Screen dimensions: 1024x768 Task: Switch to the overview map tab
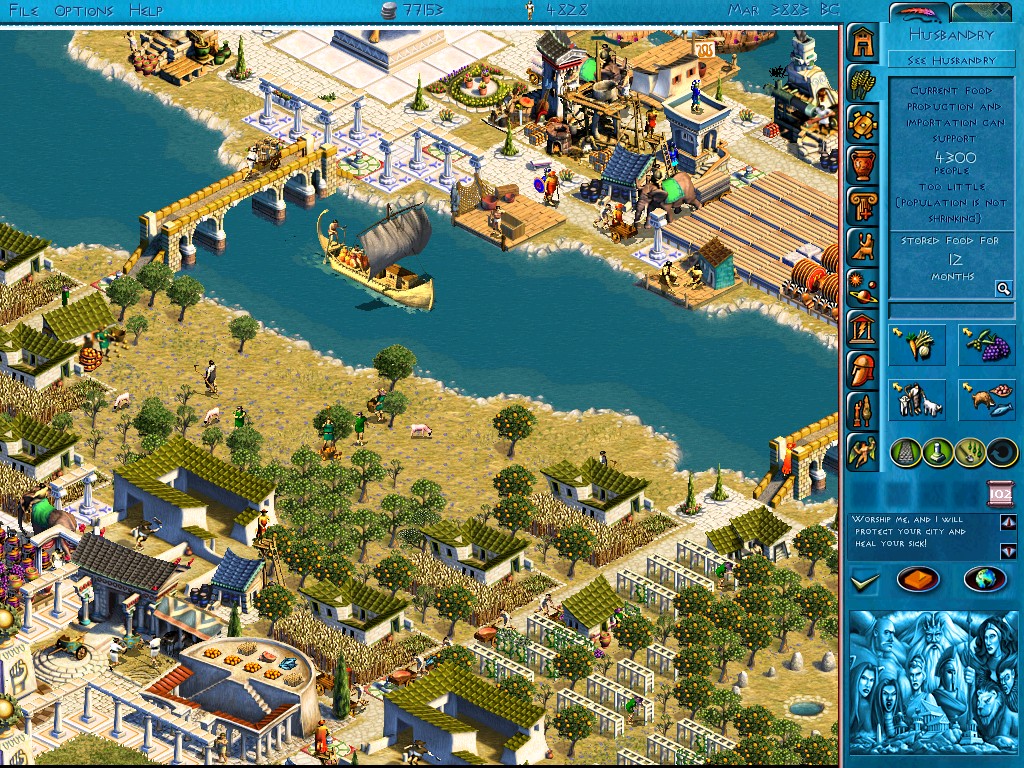984,12
